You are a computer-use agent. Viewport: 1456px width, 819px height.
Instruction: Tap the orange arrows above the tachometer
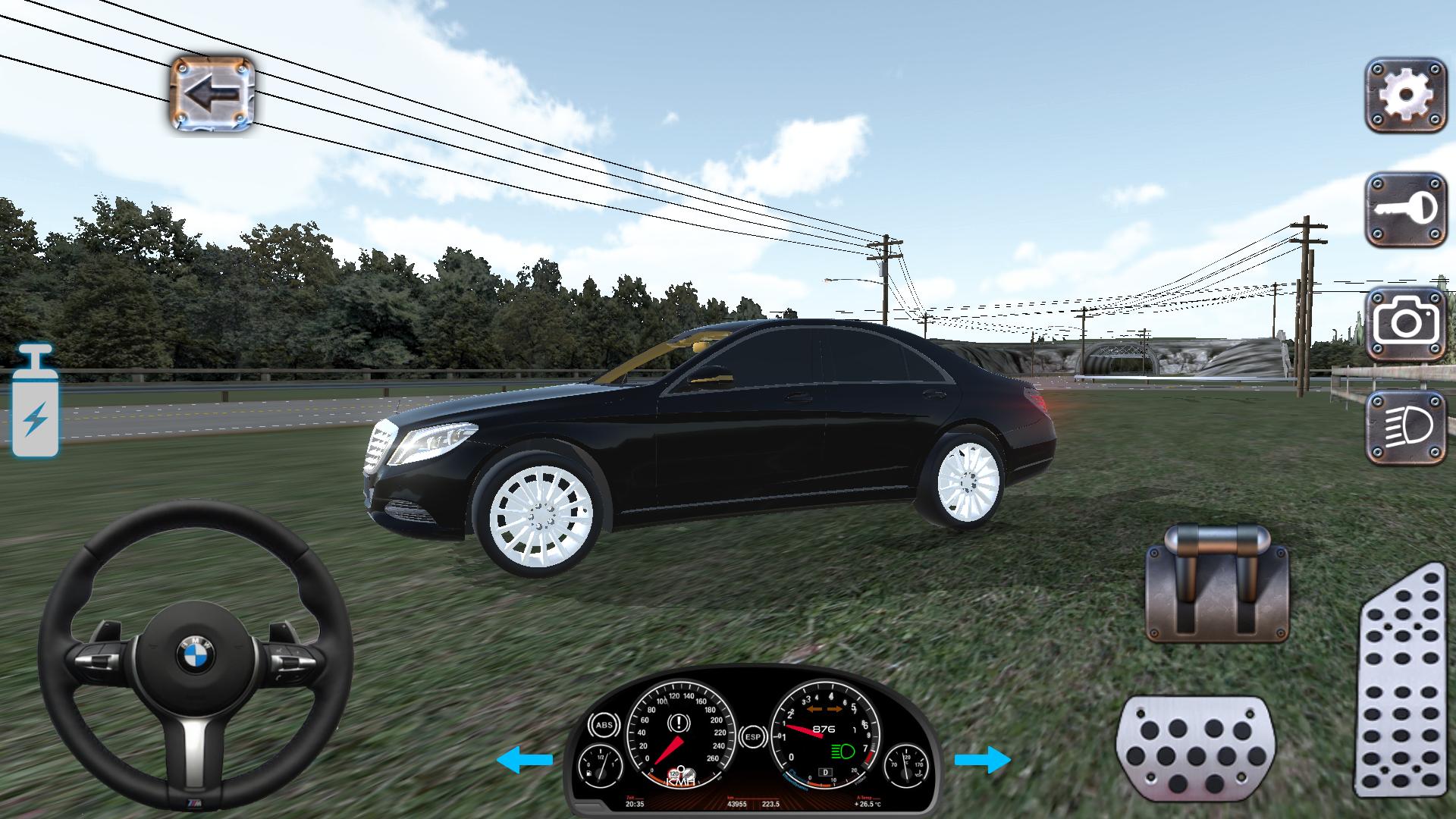click(824, 709)
